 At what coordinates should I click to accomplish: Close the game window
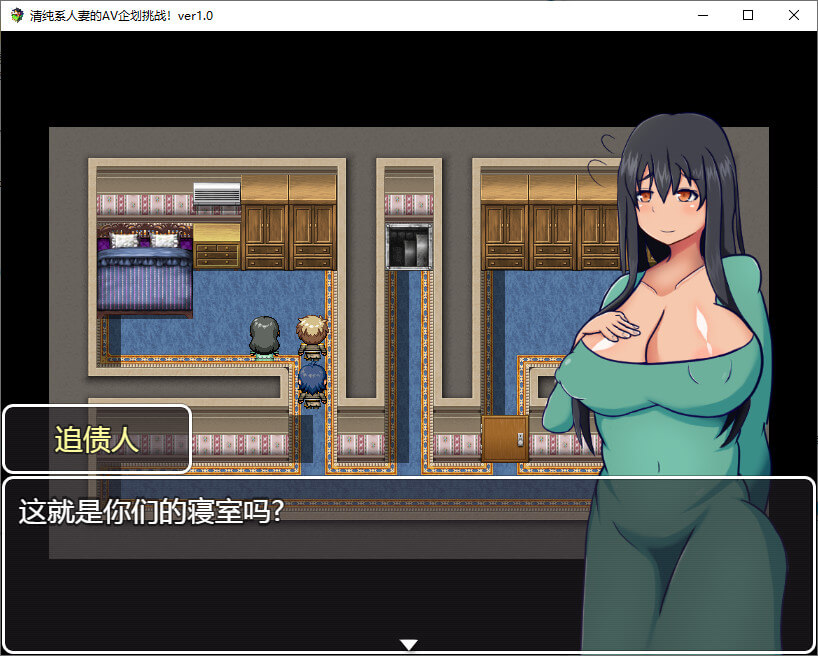(794, 15)
